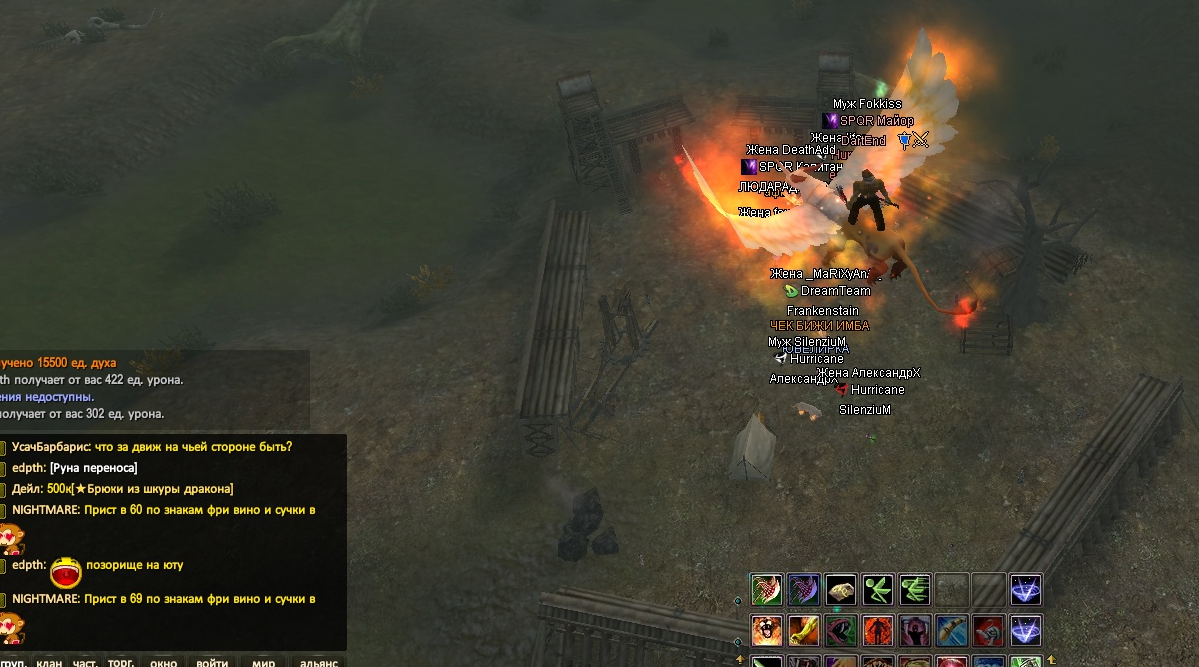This screenshot has height=667, width=1199.
Task: Use the rune stone item slot
Action: pos(841,589)
